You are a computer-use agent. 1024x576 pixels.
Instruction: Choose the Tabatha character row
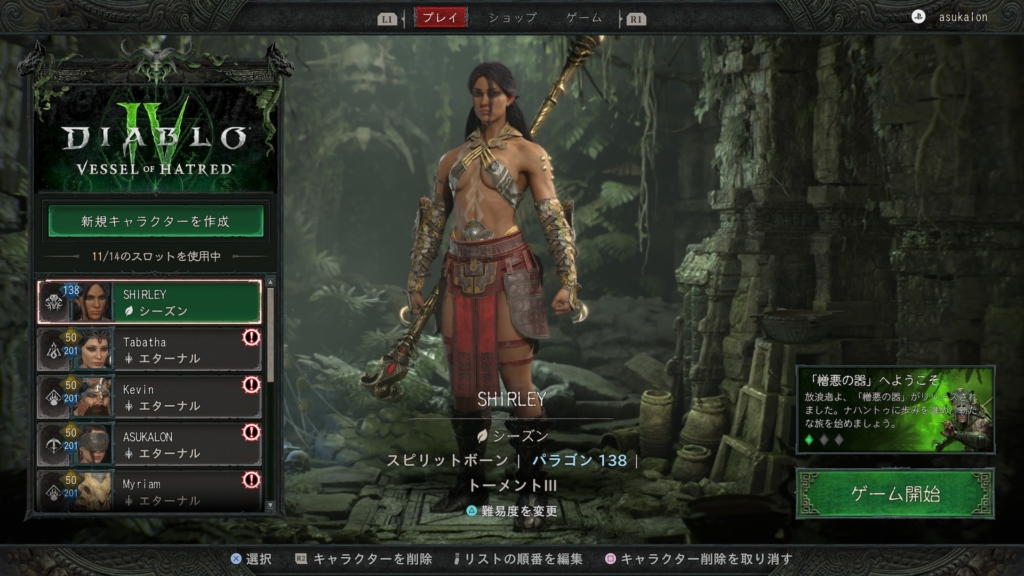tap(150, 350)
